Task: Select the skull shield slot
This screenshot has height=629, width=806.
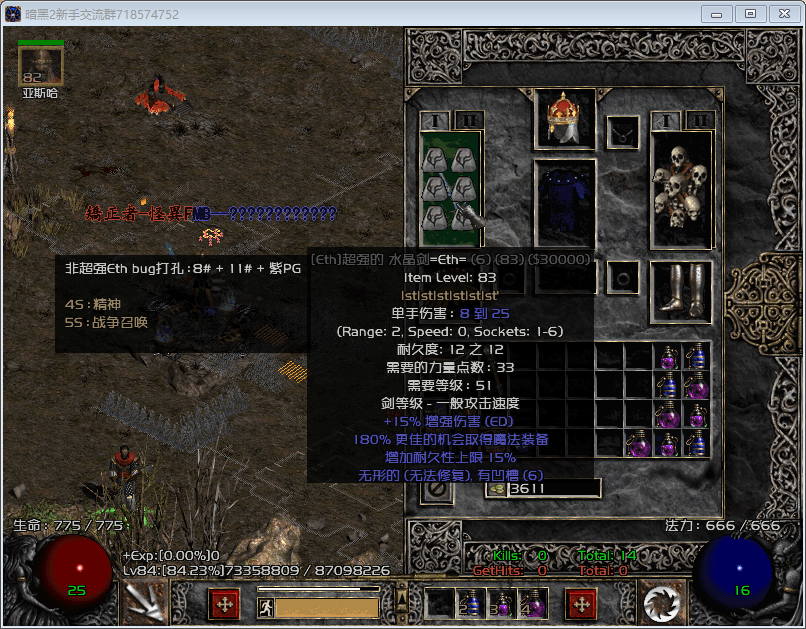Action: [x=681, y=188]
